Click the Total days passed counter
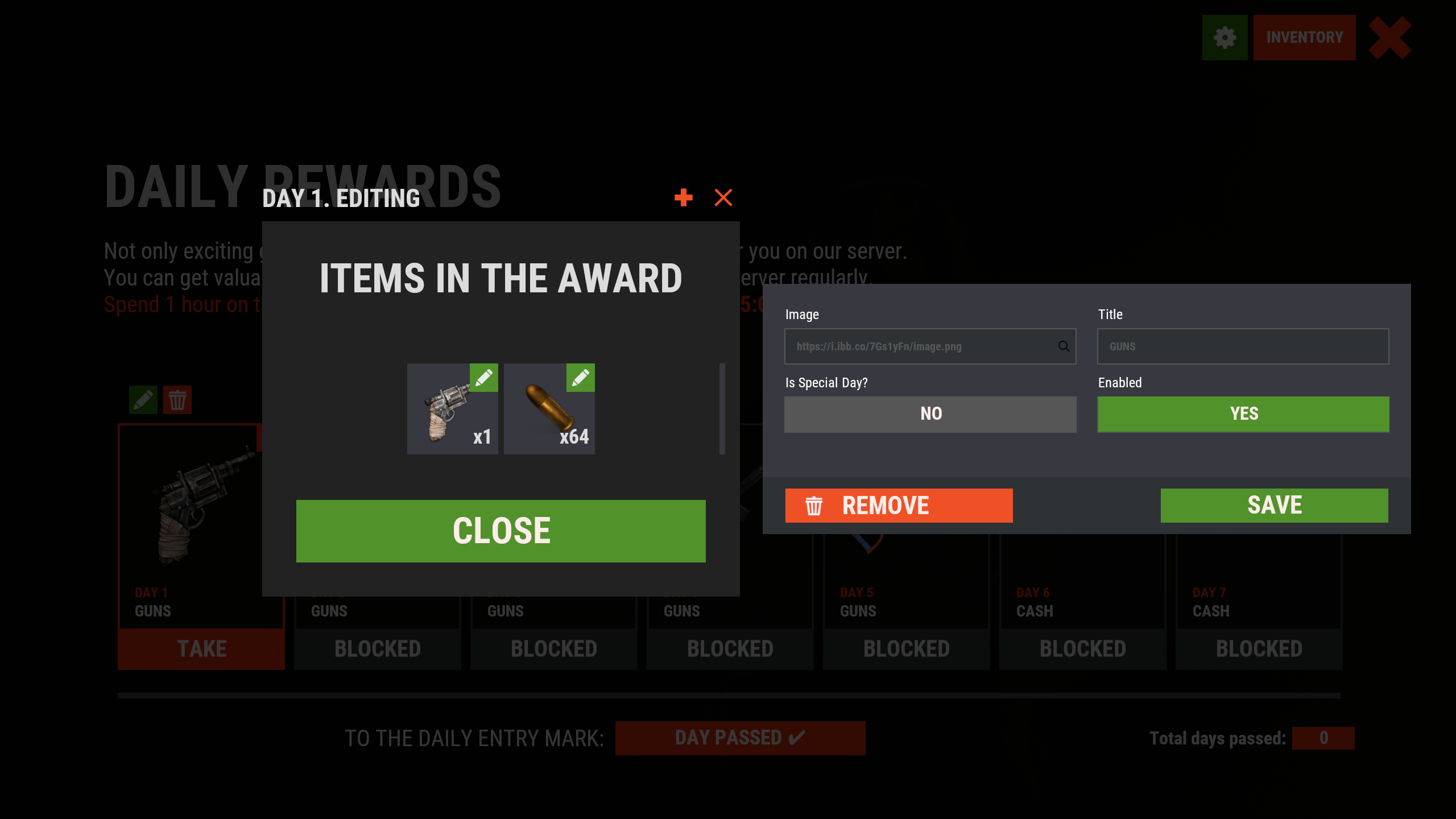 1322,738
